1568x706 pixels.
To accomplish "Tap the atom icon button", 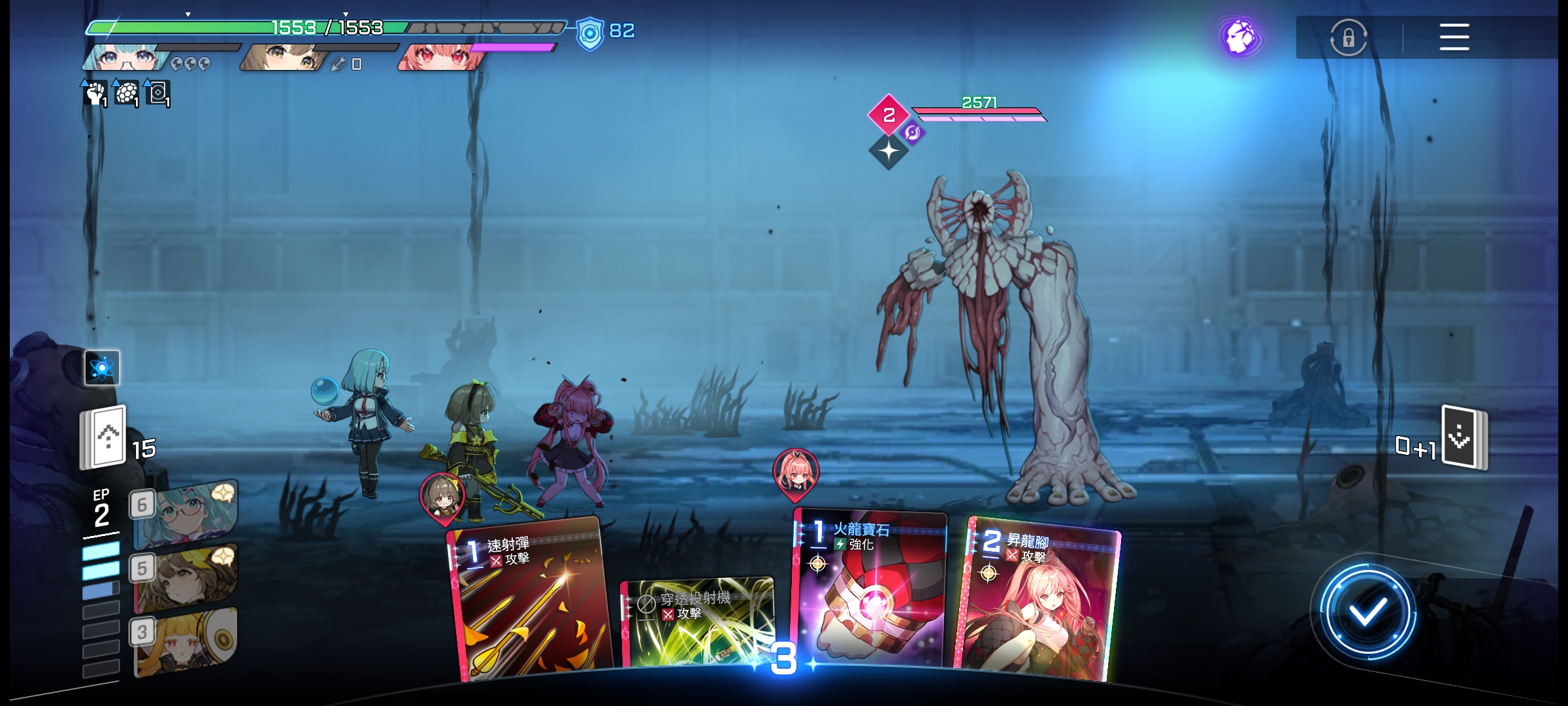I will point(102,368).
